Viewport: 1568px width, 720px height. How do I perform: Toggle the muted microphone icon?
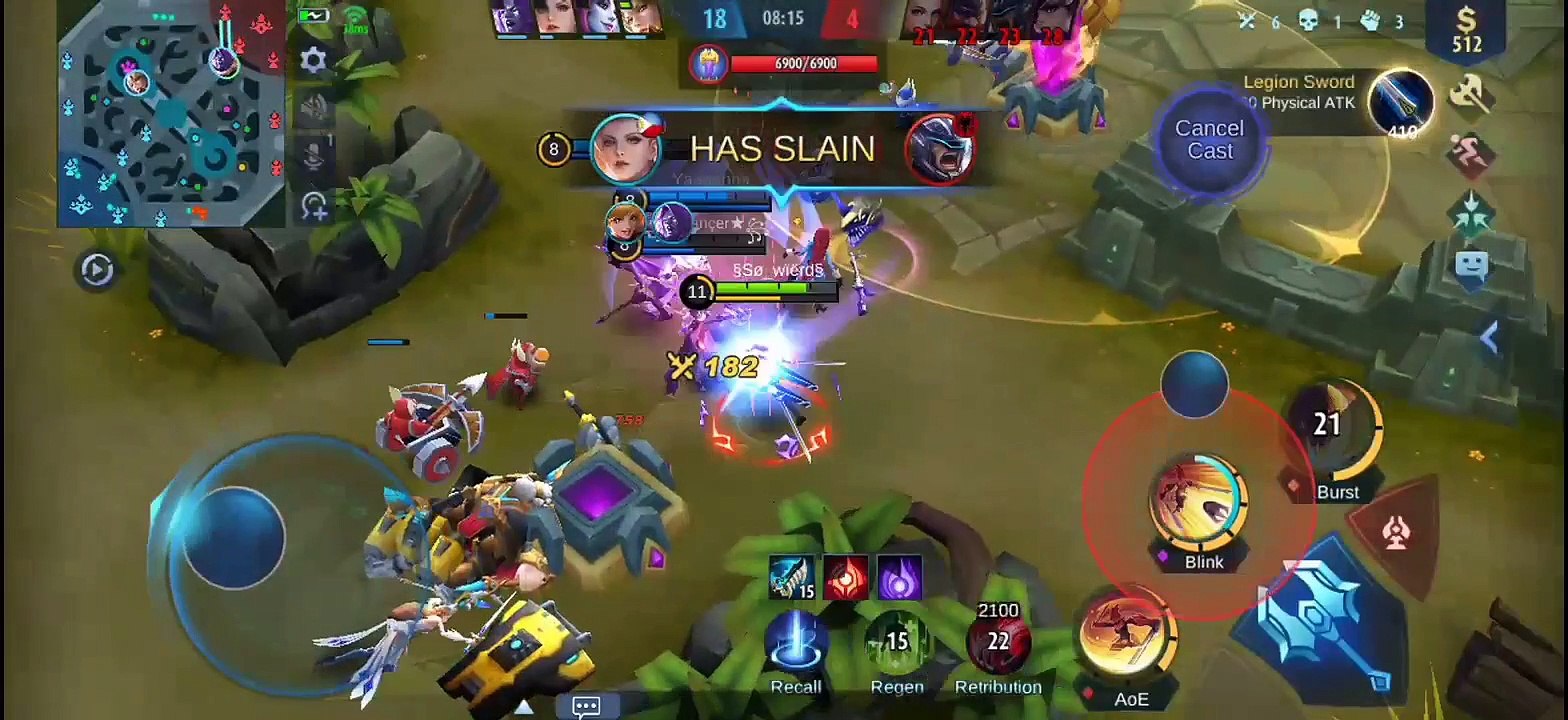coord(314,156)
